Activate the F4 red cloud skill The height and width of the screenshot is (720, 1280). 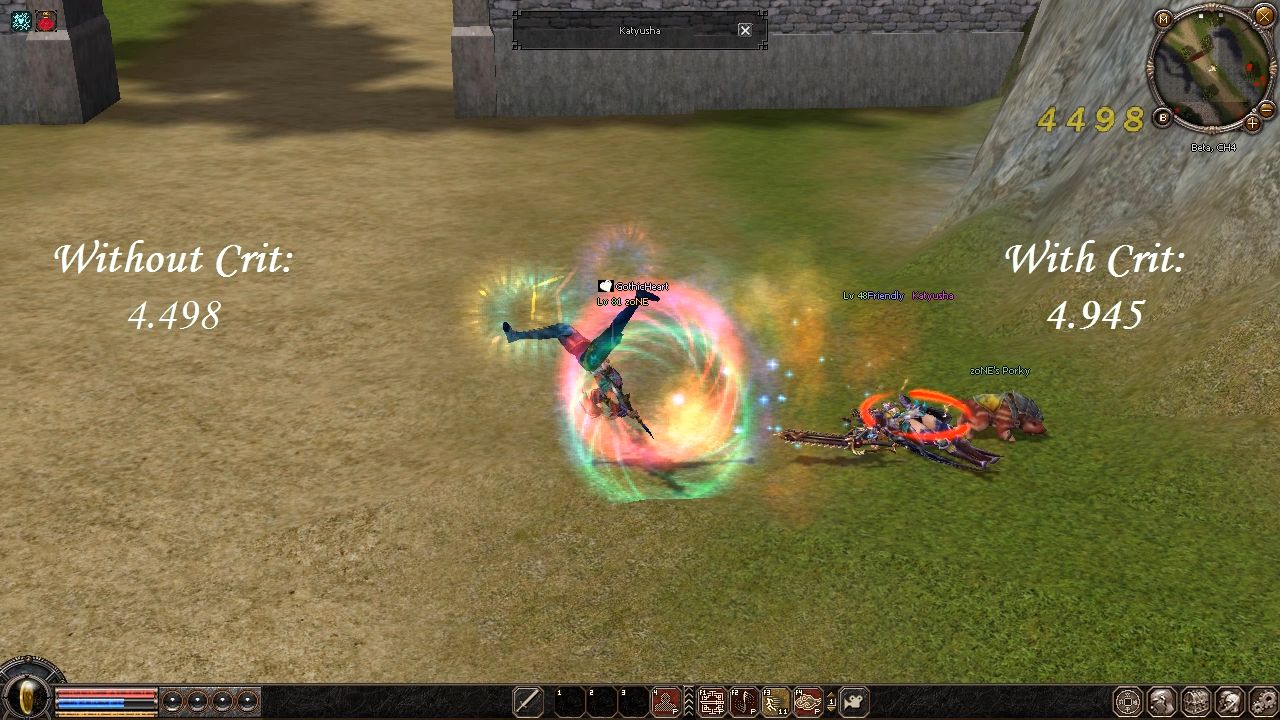(x=807, y=701)
